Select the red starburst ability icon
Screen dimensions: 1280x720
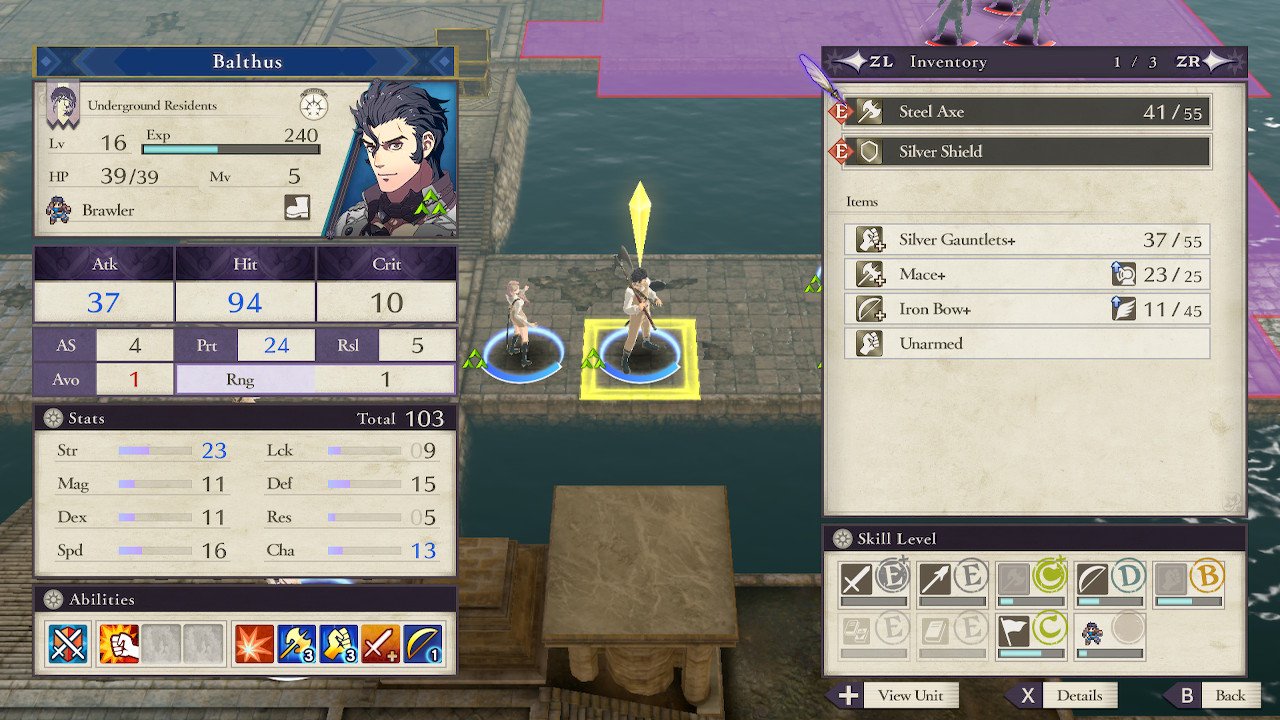coord(254,645)
